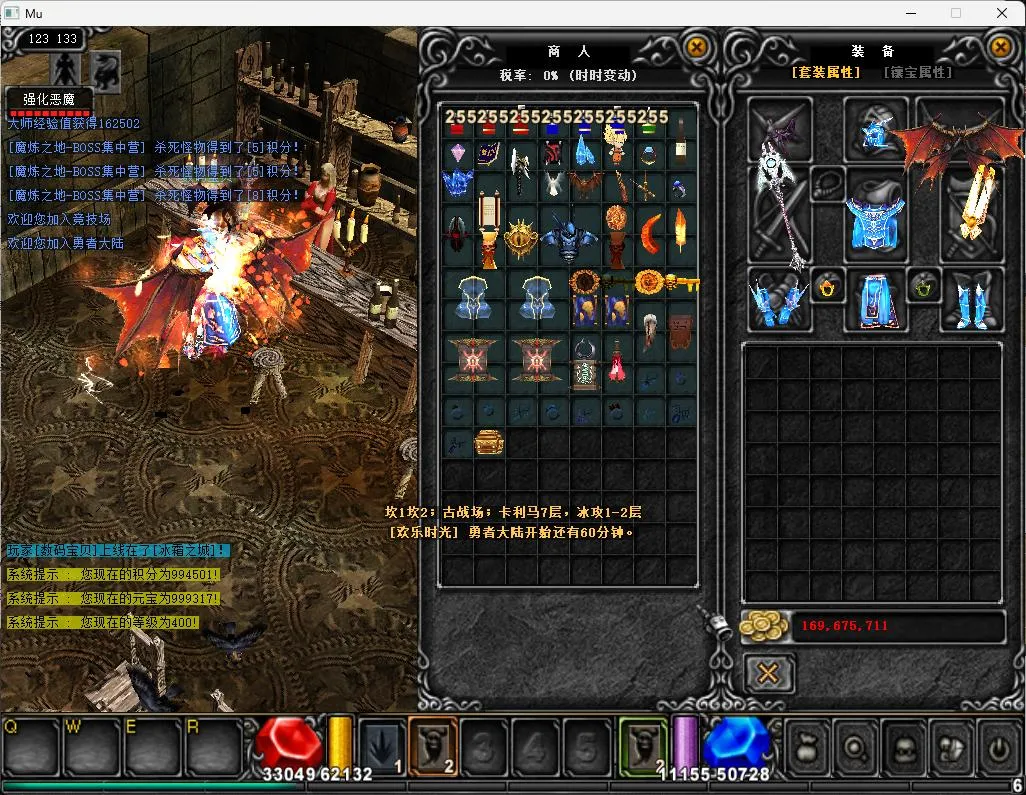Click the equipped red wings slot

tap(945, 143)
